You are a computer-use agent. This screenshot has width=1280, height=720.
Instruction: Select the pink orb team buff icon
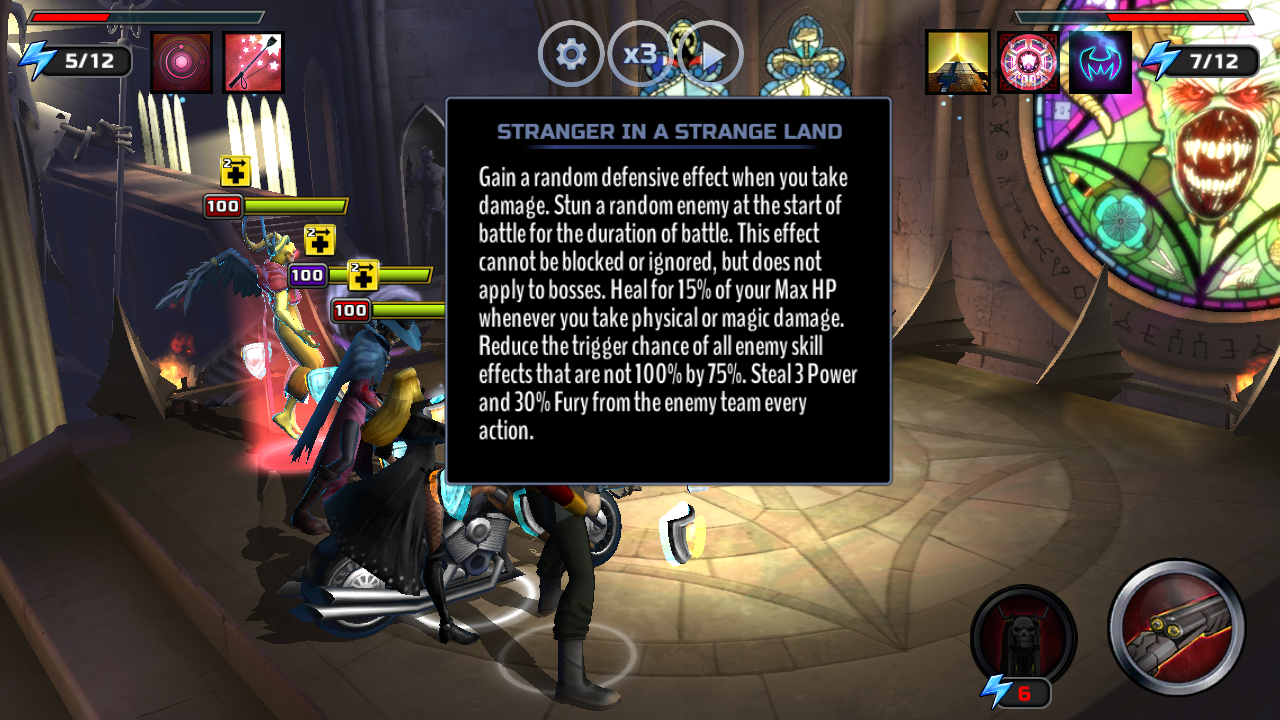182,62
